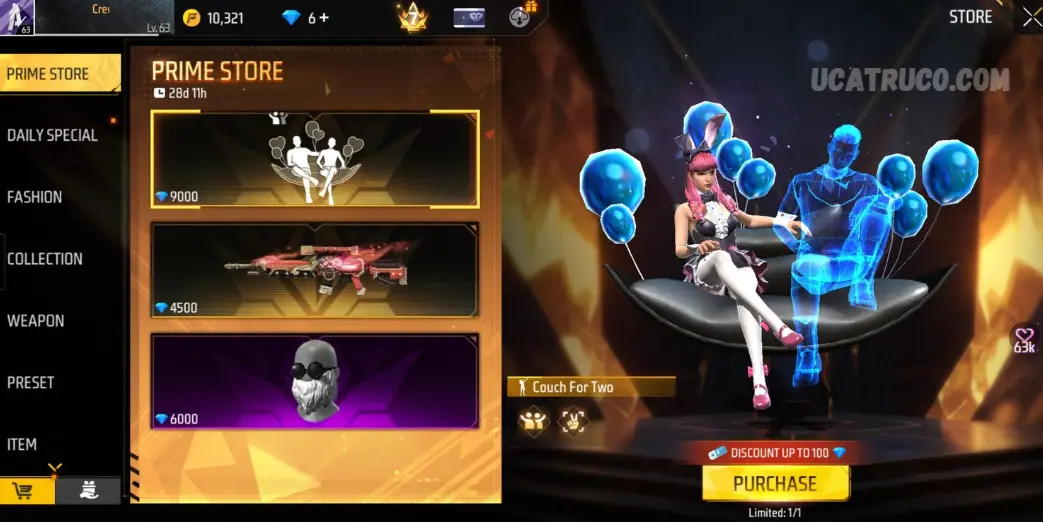Add diamonds using the plus sign
This screenshot has height=522, width=1043.
(325, 18)
